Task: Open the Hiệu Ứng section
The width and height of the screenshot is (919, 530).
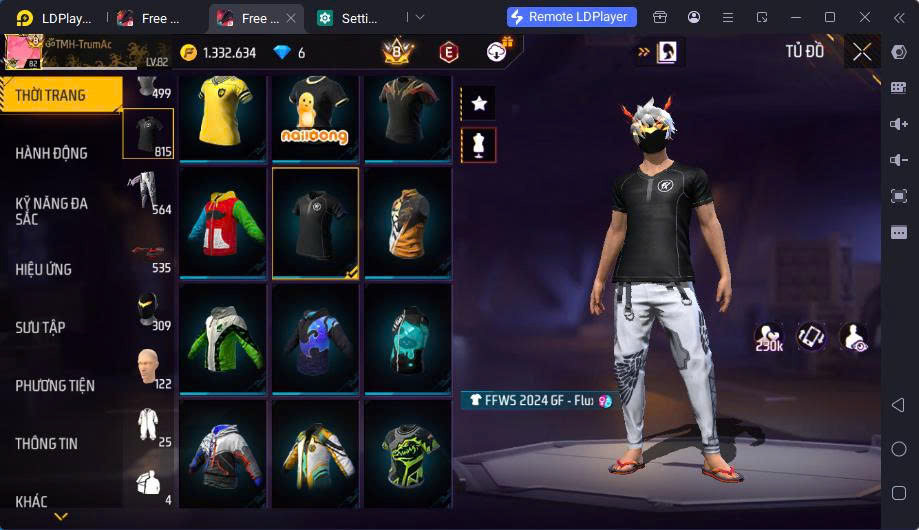Action: [x=44, y=269]
